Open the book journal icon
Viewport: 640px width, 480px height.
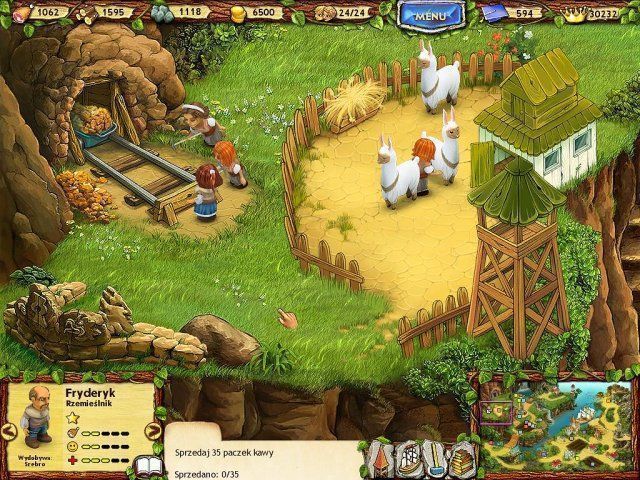point(148,465)
